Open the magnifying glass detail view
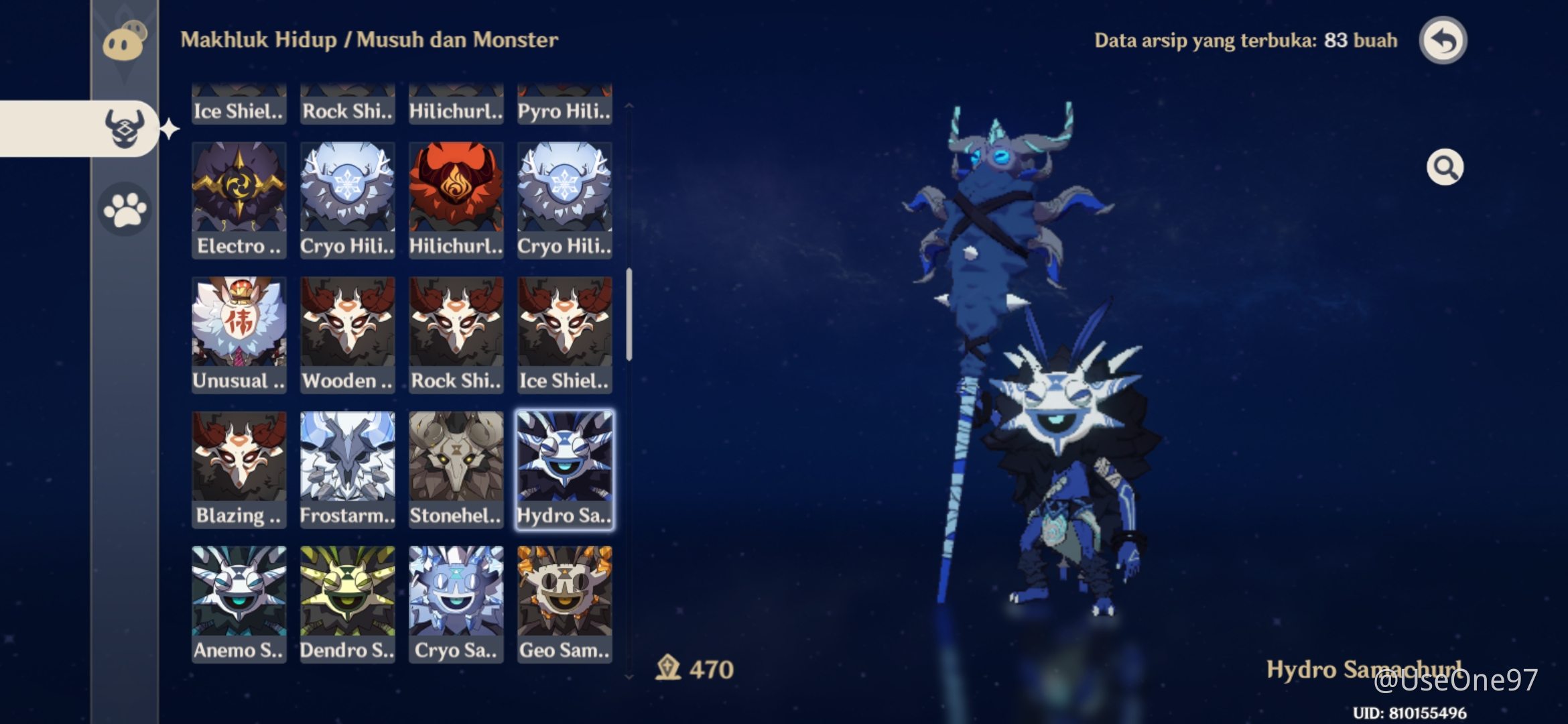 point(1445,167)
